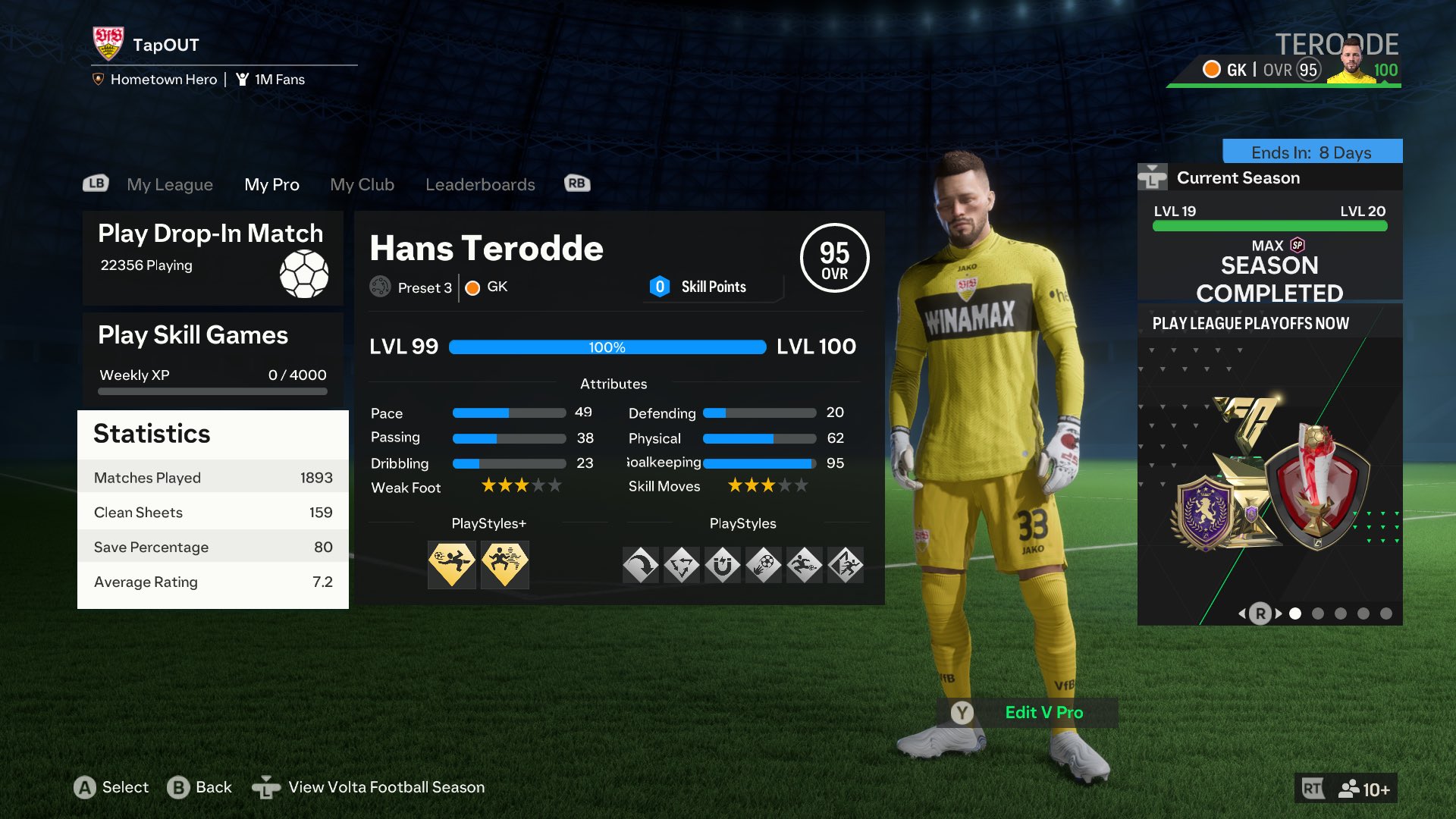Image resolution: width=1456 pixels, height=819 pixels.
Task: Select Edit V Pro
Action: (1044, 713)
